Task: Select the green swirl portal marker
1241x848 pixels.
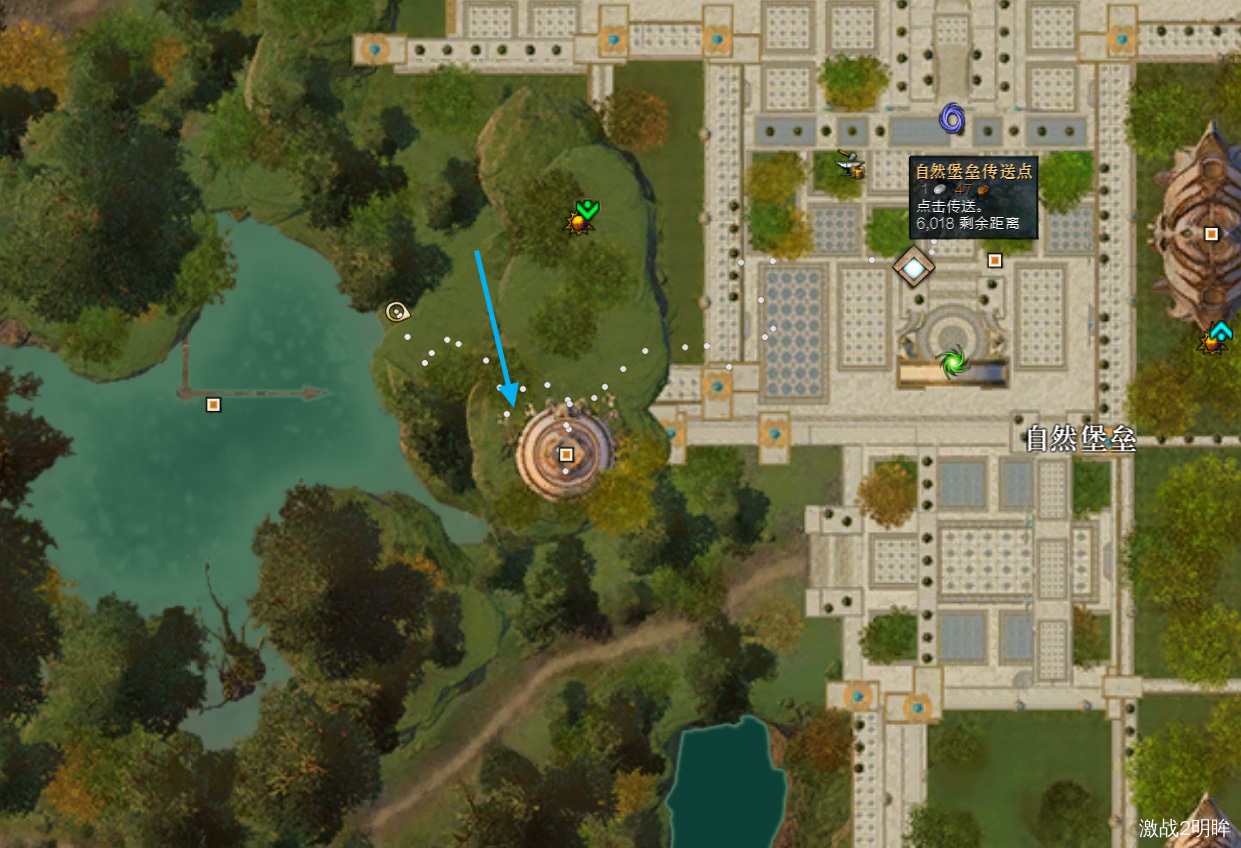Action: (950, 360)
